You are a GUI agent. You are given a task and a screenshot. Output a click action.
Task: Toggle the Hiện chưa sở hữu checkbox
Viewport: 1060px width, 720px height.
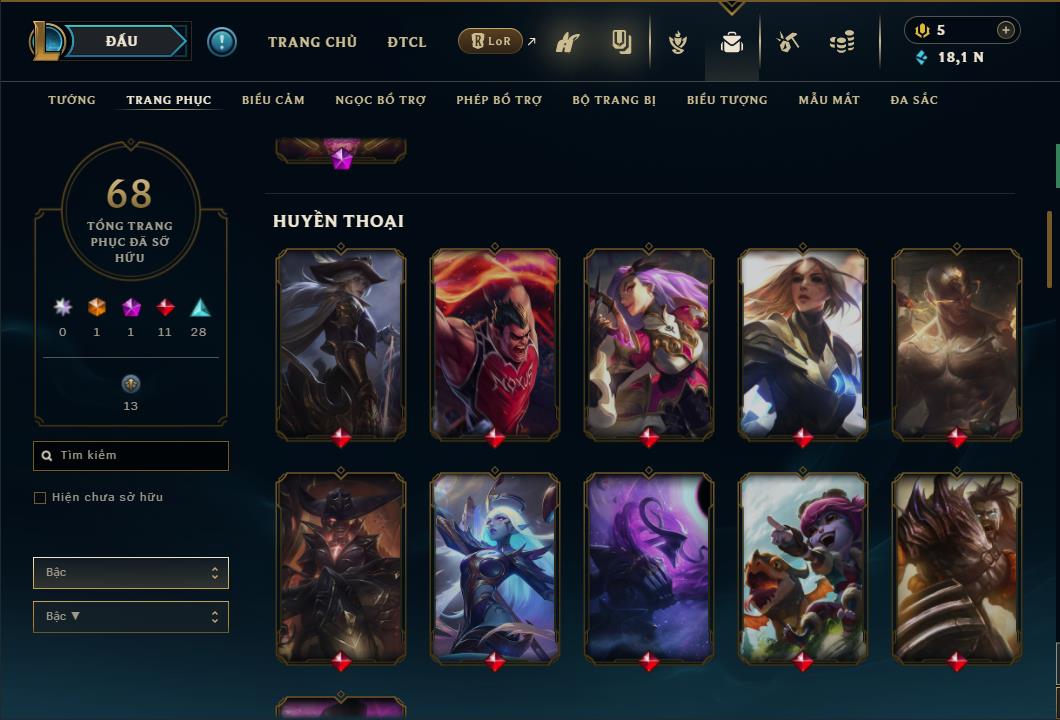click(x=40, y=498)
